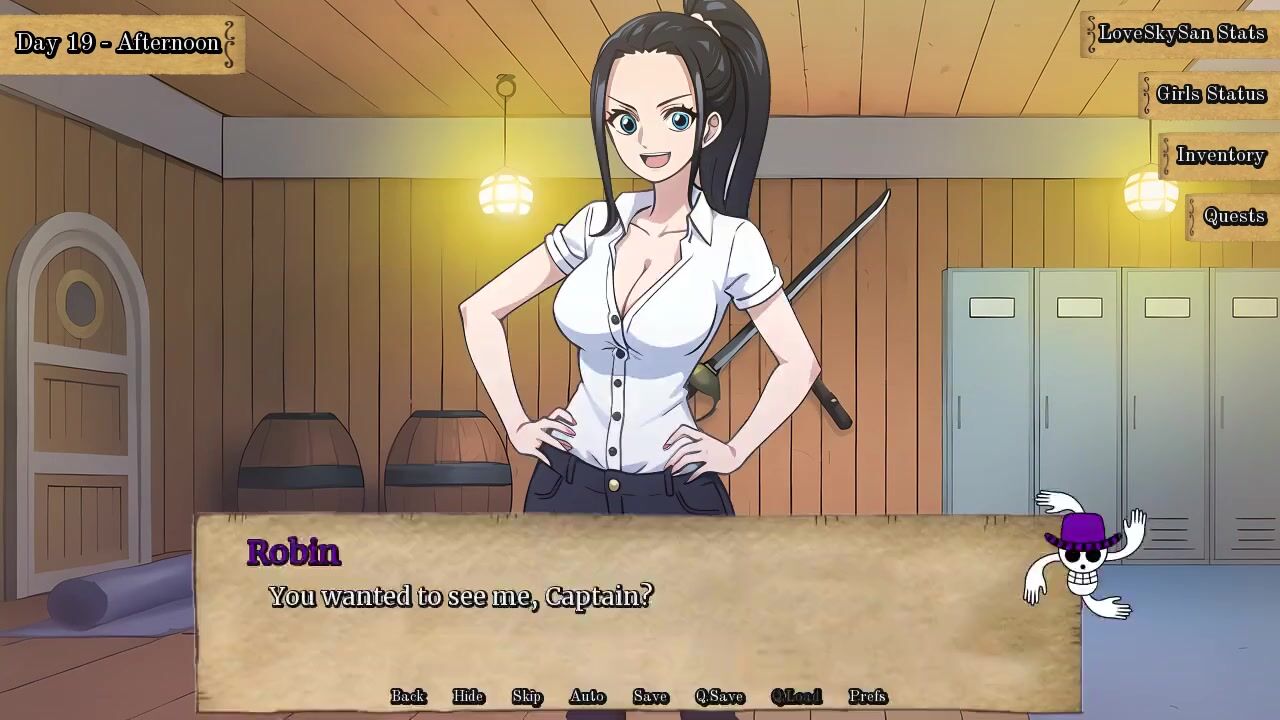The width and height of the screenshot is (1280, 720).
Task: Show the Quests log
Action: tap(1234, 216)
